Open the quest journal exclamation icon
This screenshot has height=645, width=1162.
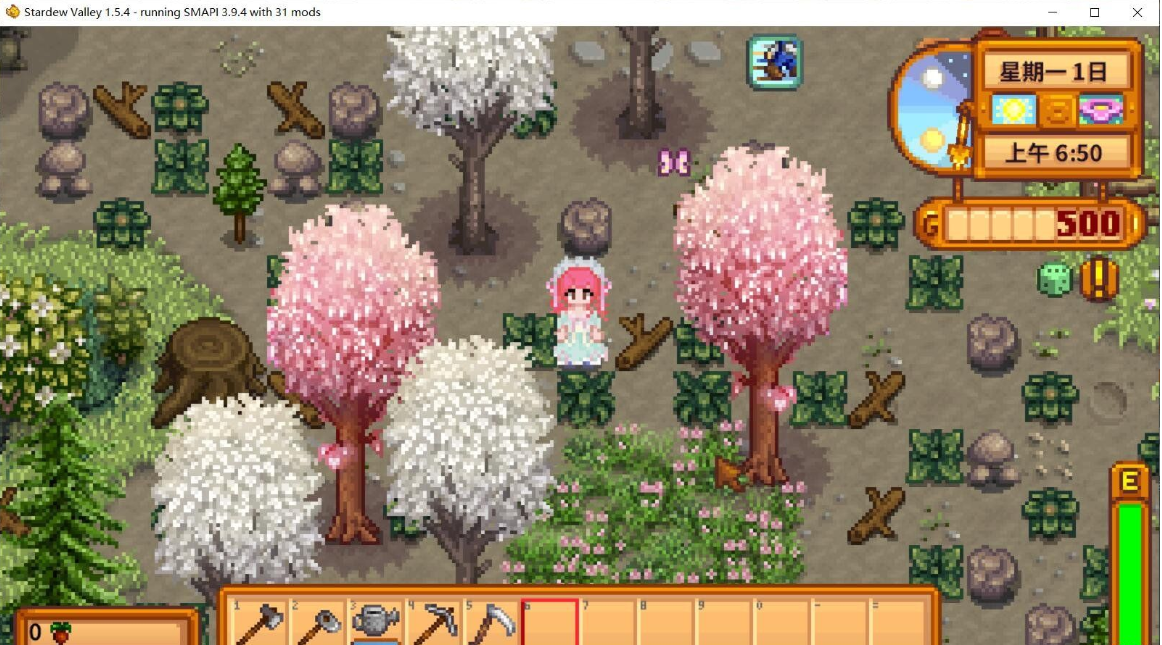tap(1098, 279)
